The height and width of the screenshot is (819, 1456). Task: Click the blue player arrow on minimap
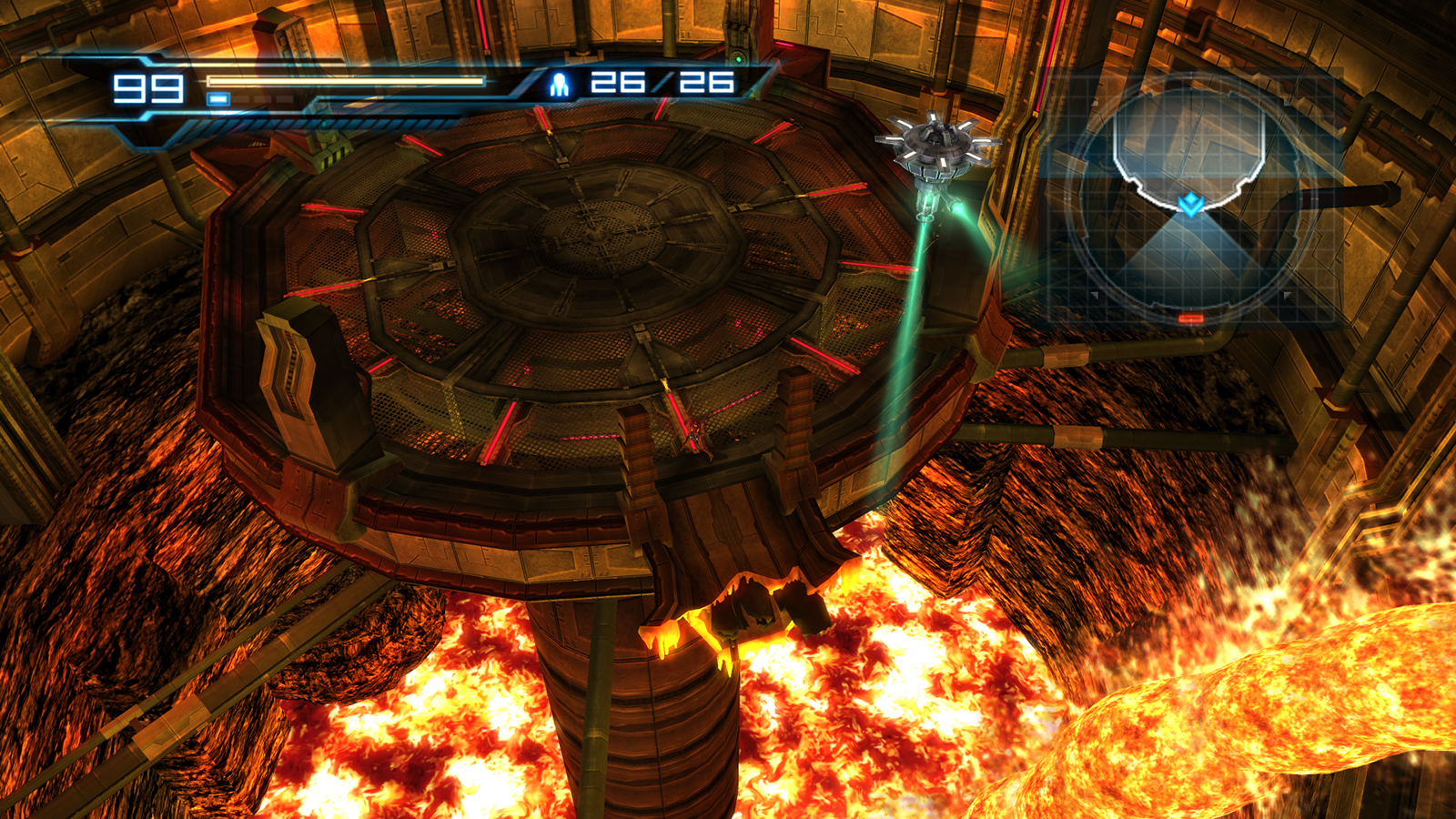pyautogui.click(x=1190, y=204)
